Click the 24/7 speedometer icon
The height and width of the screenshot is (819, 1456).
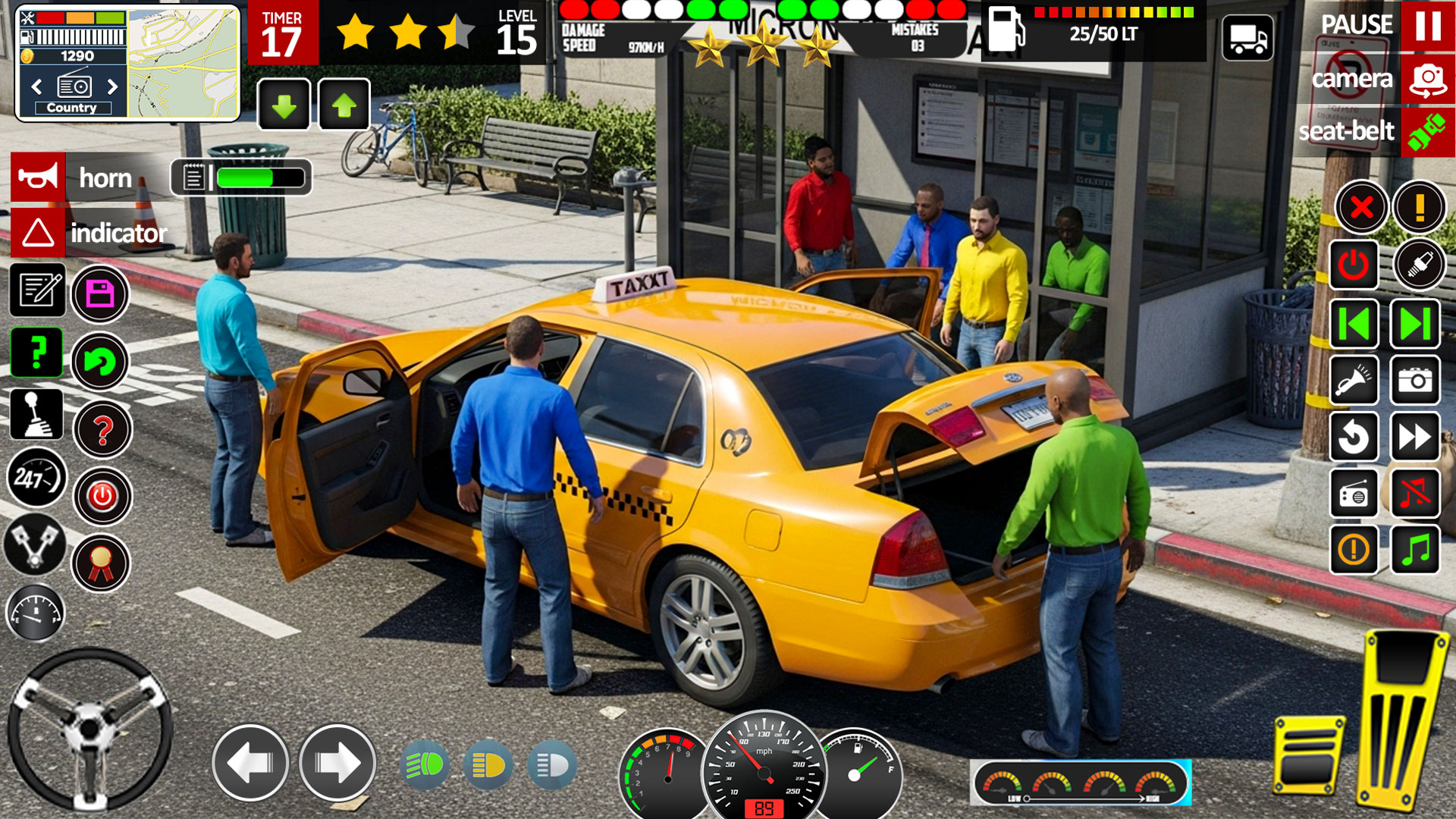[x=36, y=478]
